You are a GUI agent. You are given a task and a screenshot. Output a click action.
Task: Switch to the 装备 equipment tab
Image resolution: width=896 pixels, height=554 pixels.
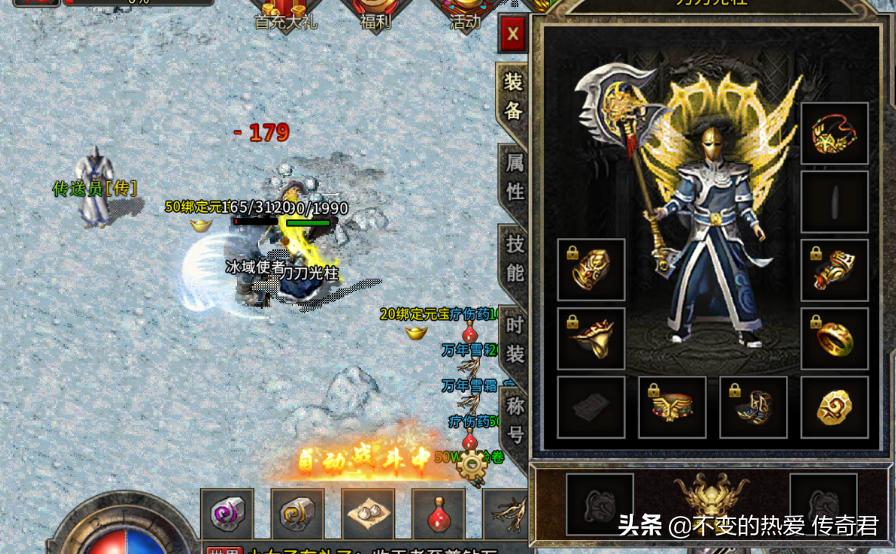(x=514, y=96)
